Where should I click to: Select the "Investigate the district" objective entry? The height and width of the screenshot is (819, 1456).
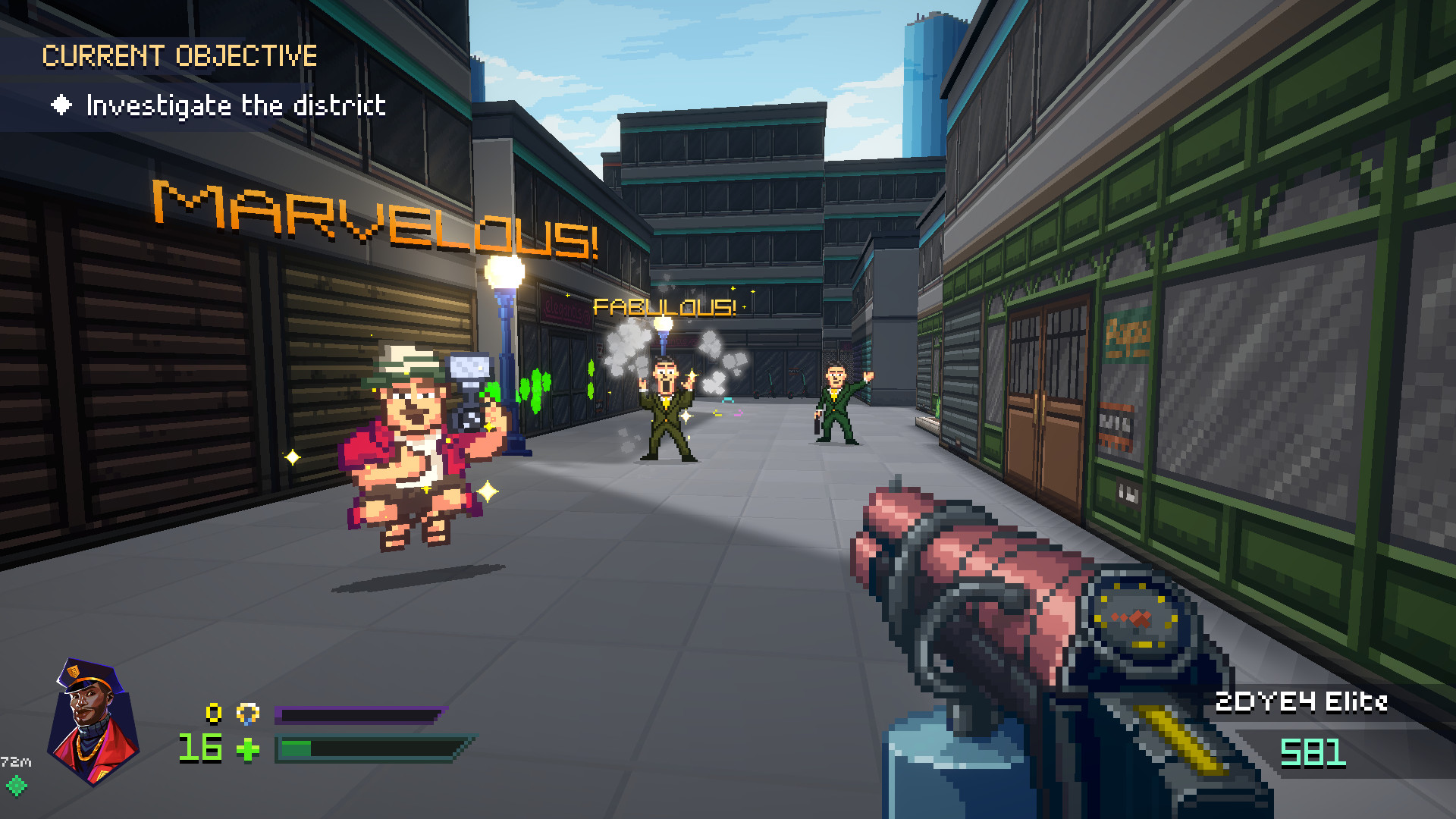(235, 105)
